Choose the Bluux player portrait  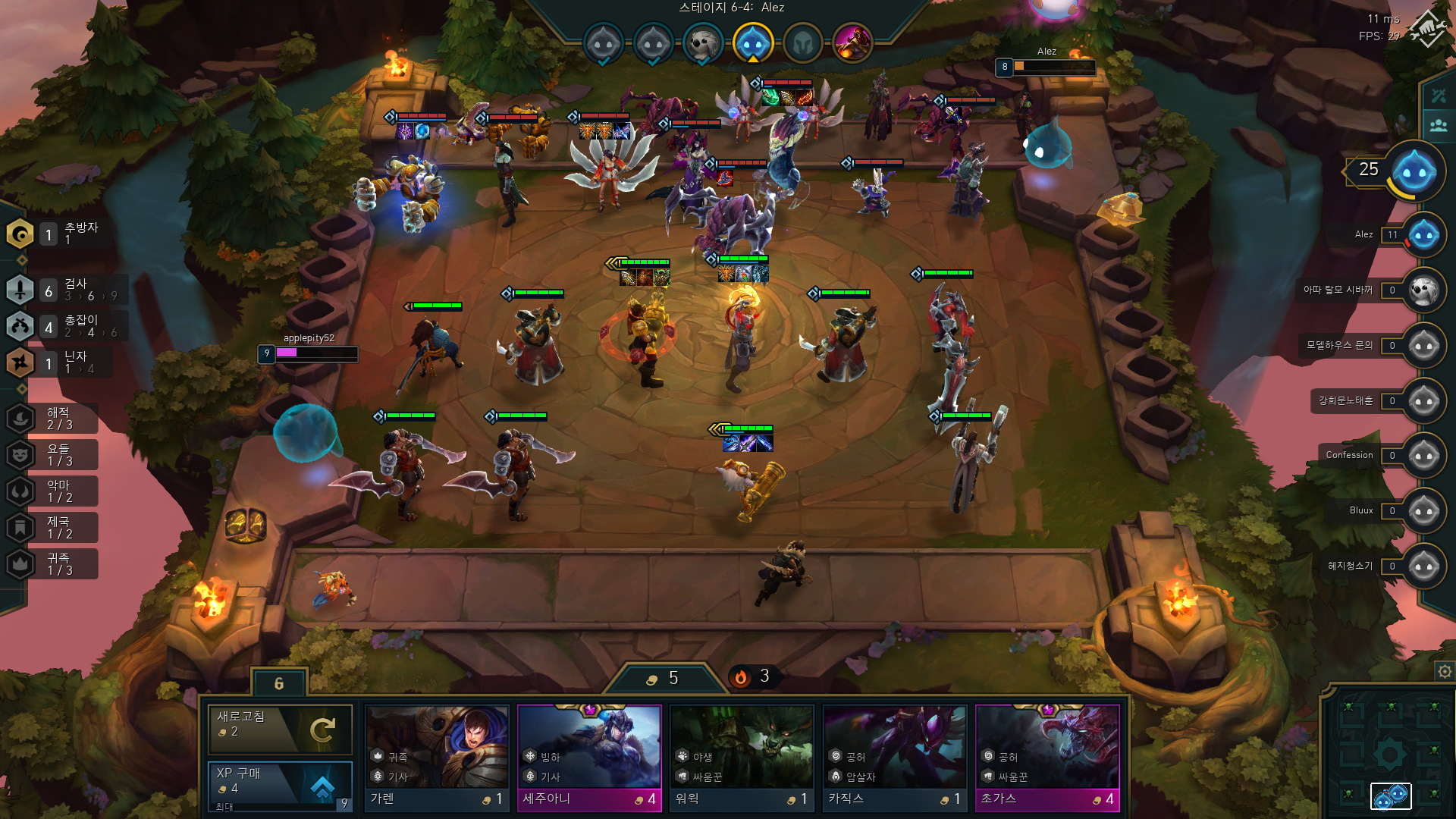(1423, 511)
